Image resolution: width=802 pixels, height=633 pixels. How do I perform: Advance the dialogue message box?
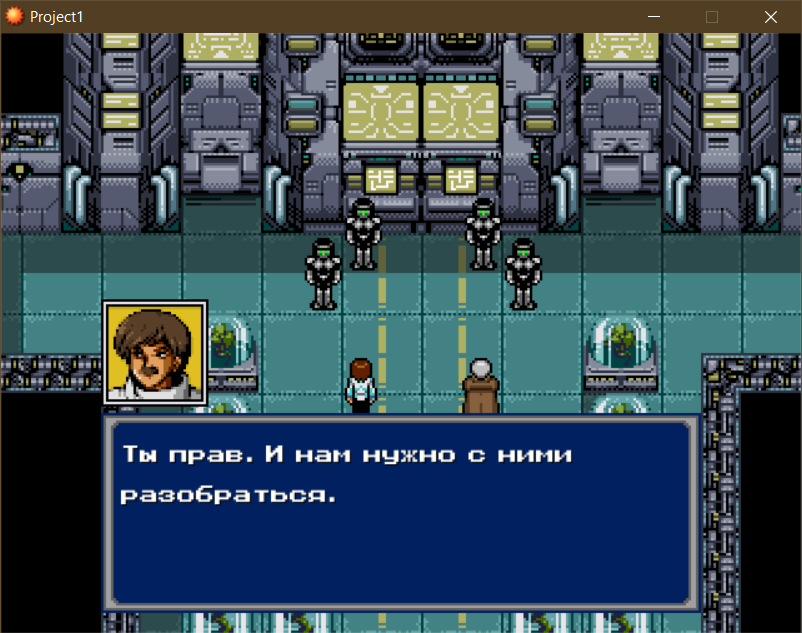point(400,510)
